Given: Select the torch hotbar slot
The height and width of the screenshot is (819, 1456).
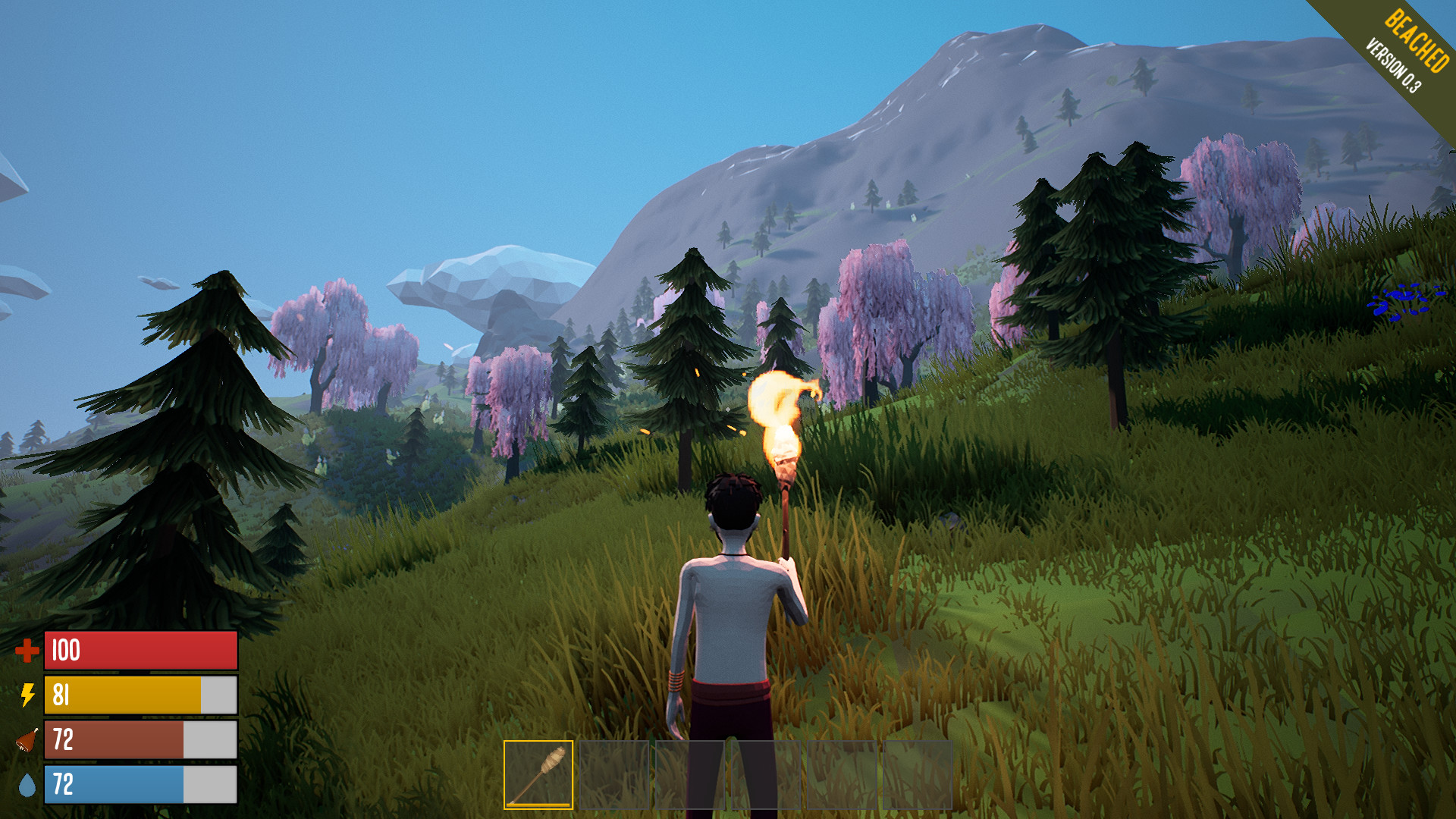Looking at the screenshot, I should [538, 774].
